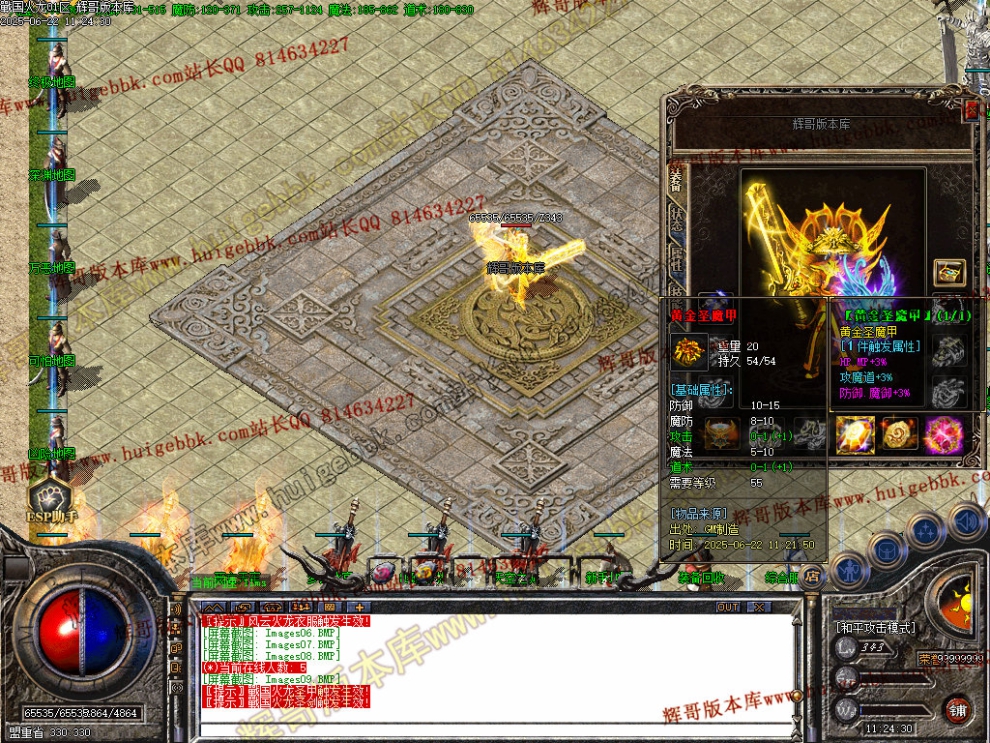Close the chat with the X button

point(759,607)
